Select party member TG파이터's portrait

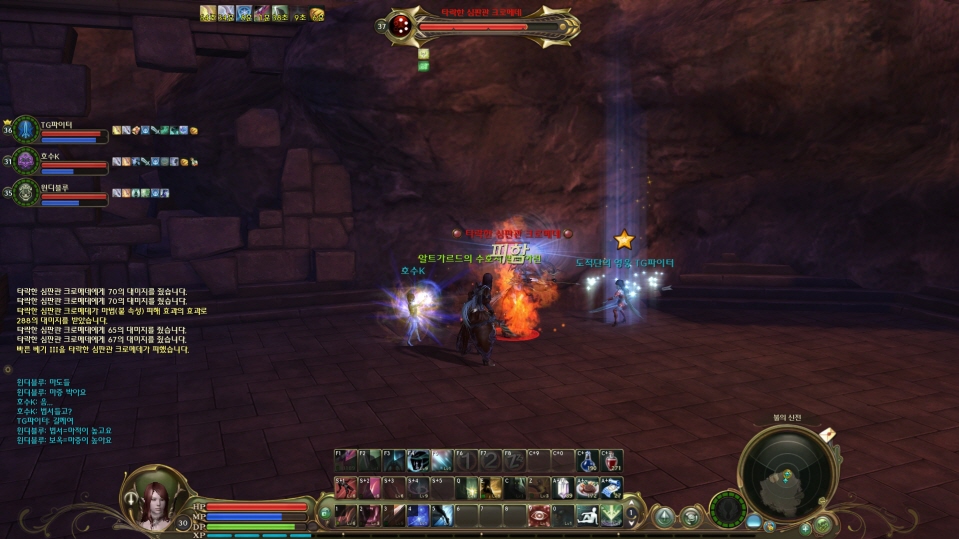pyautogui.click(x=27, y=131)
